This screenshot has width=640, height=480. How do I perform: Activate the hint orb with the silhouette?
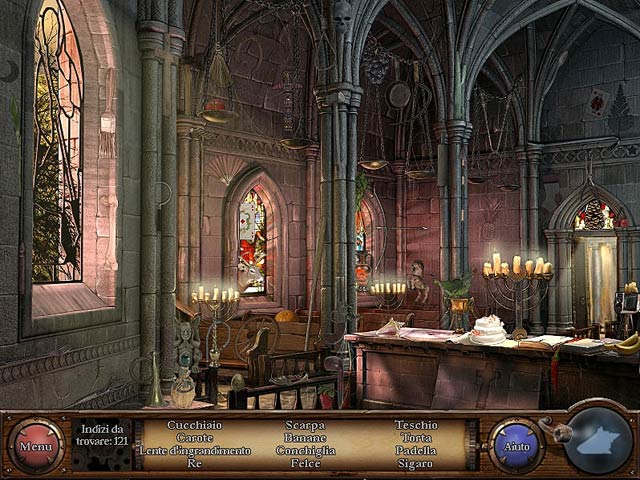coord(598,441)
